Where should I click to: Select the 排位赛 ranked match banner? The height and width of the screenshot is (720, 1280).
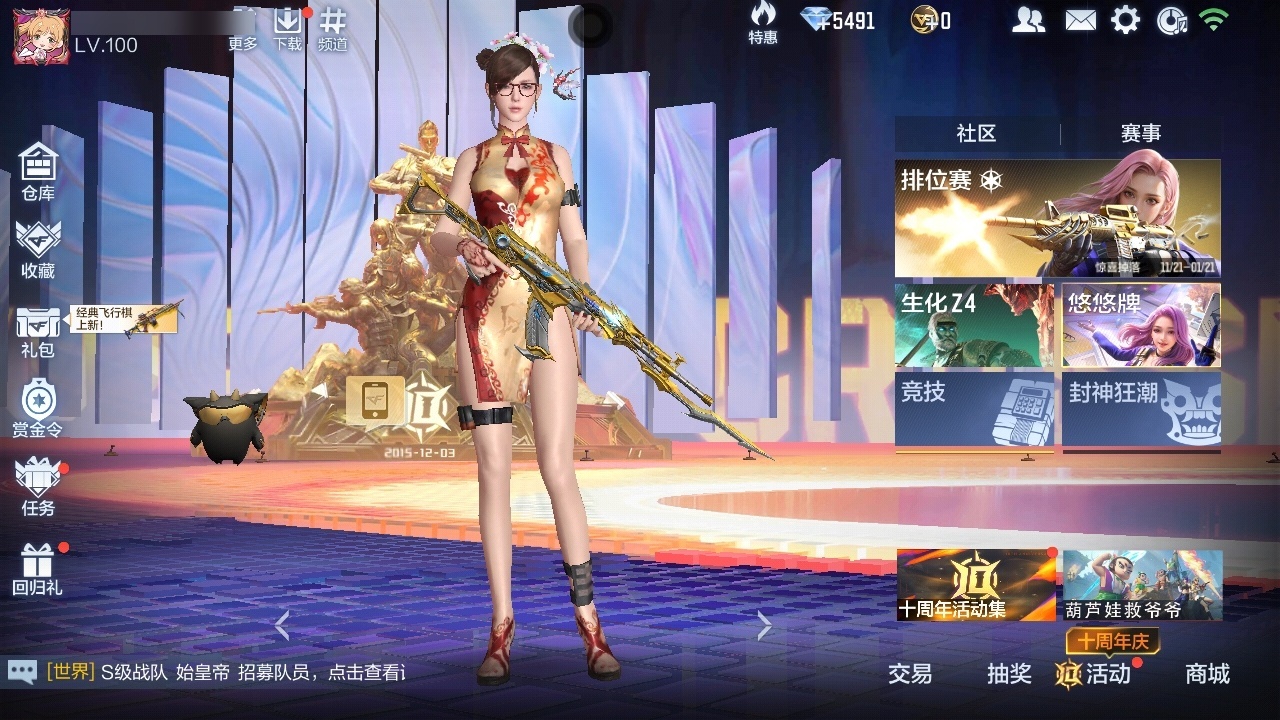coord(1057,218)
